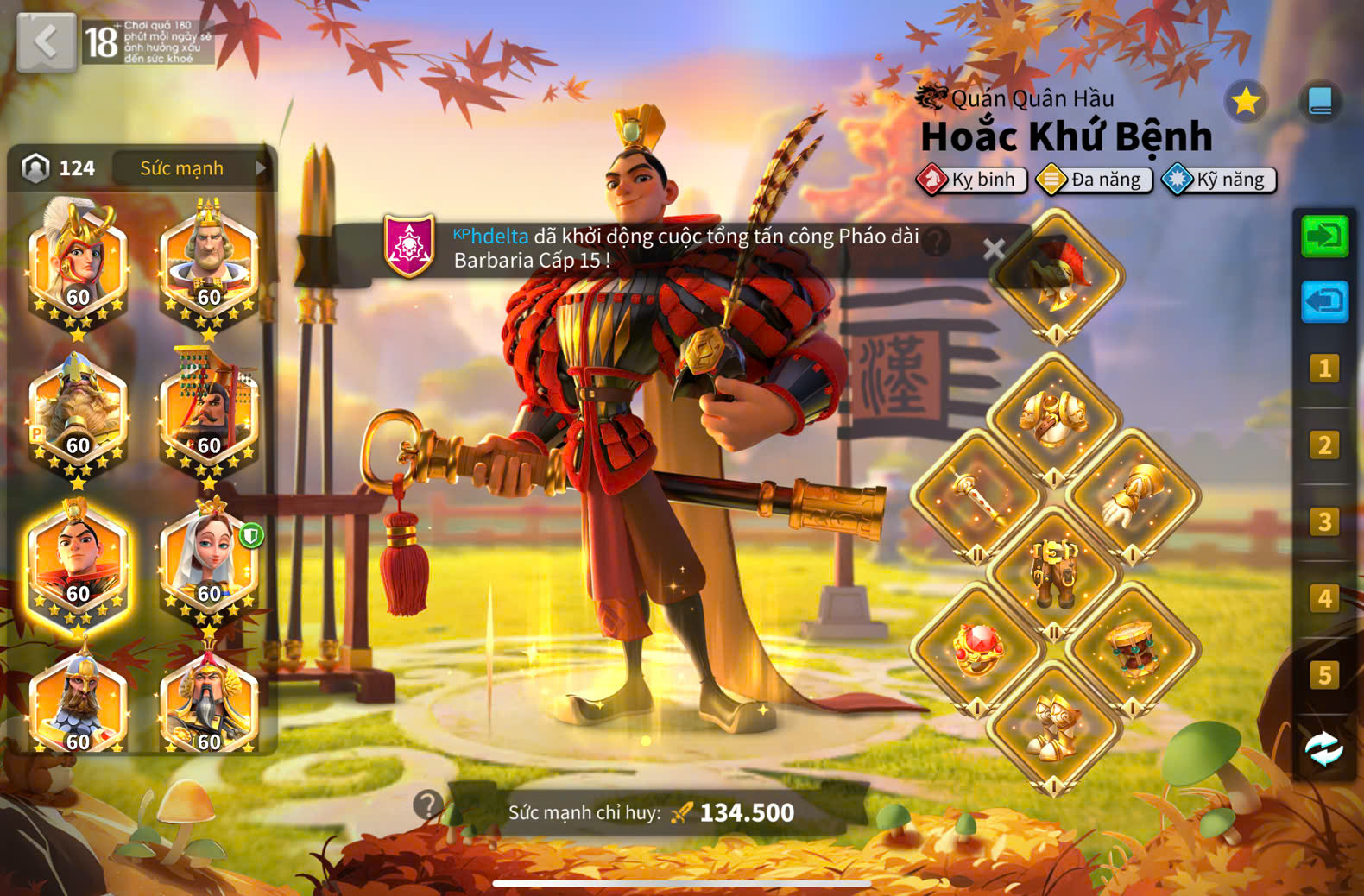Click the swap arrows refresh button

(1324, 749)
